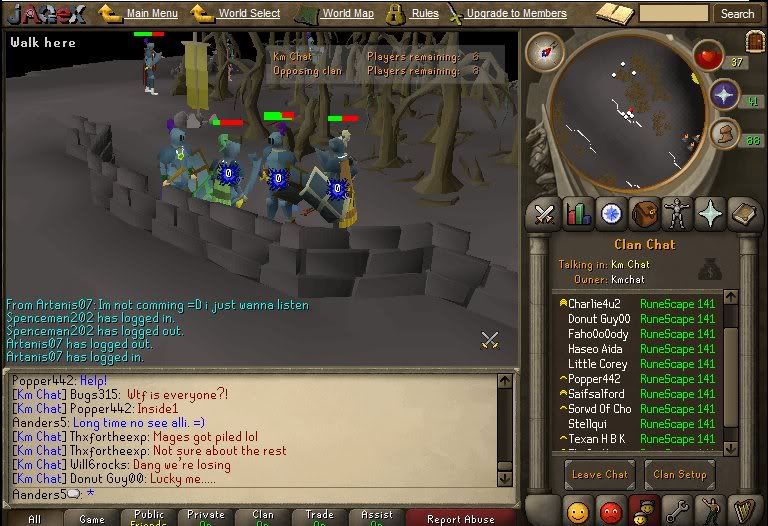Open Clan Setup
The width and height of the screenshot is (768, 526).
pyautogui.click(x=679, y=474)
